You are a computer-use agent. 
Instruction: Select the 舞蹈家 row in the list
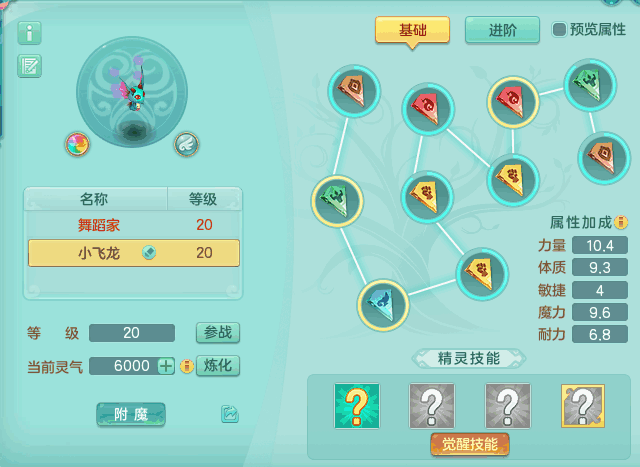(133, 225)
